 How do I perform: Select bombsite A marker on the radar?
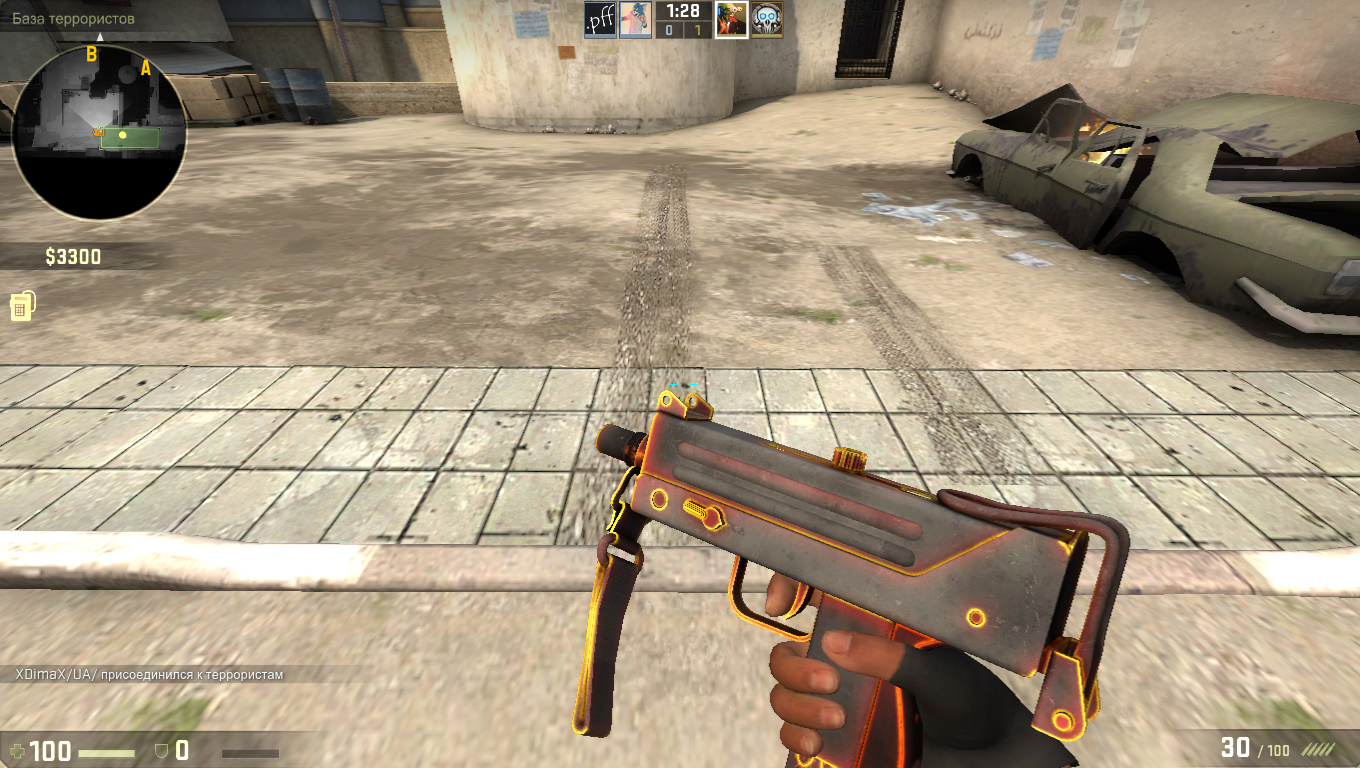tap(146, 68)
